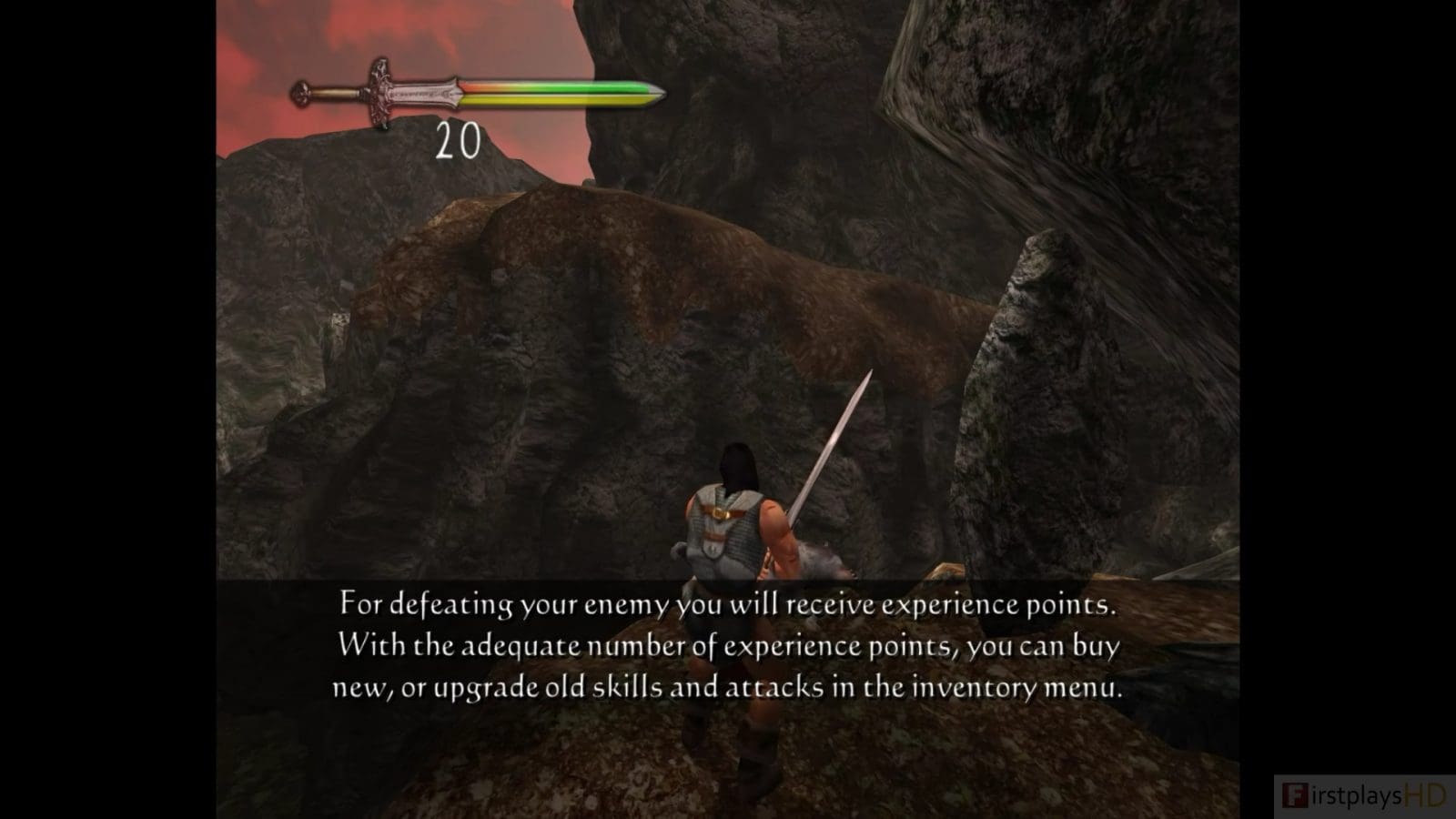Select the tutorial dialogue banner
This screenshot has width=1456, height=819.
click(728, 646)
